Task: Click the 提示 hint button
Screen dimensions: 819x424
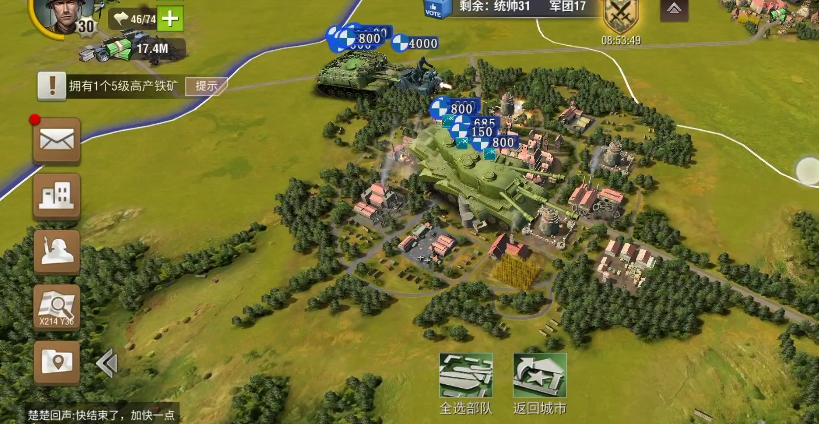Action: coord(206,86)
